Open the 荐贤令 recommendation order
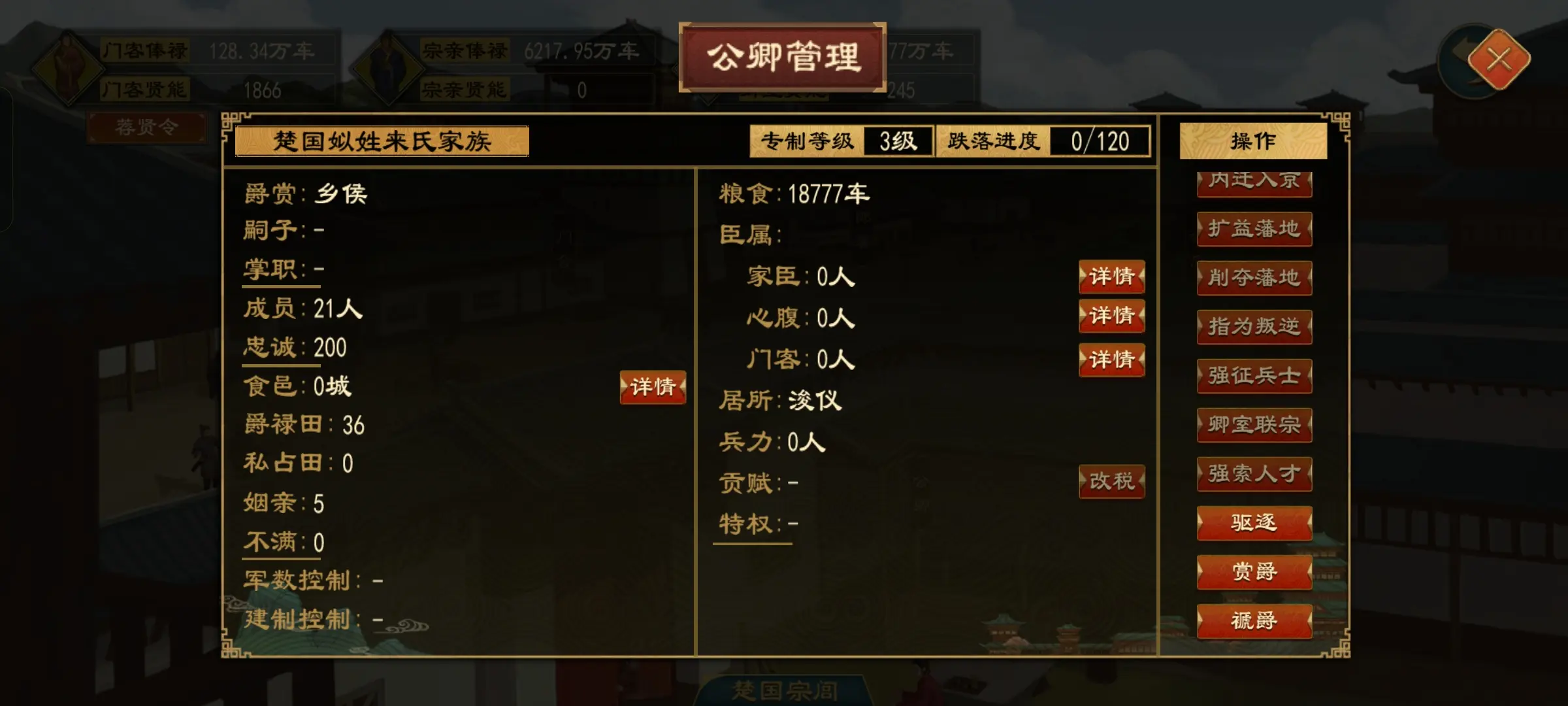Image resolution: width=1568 pixels, height=706 pixels. [147, 128]
